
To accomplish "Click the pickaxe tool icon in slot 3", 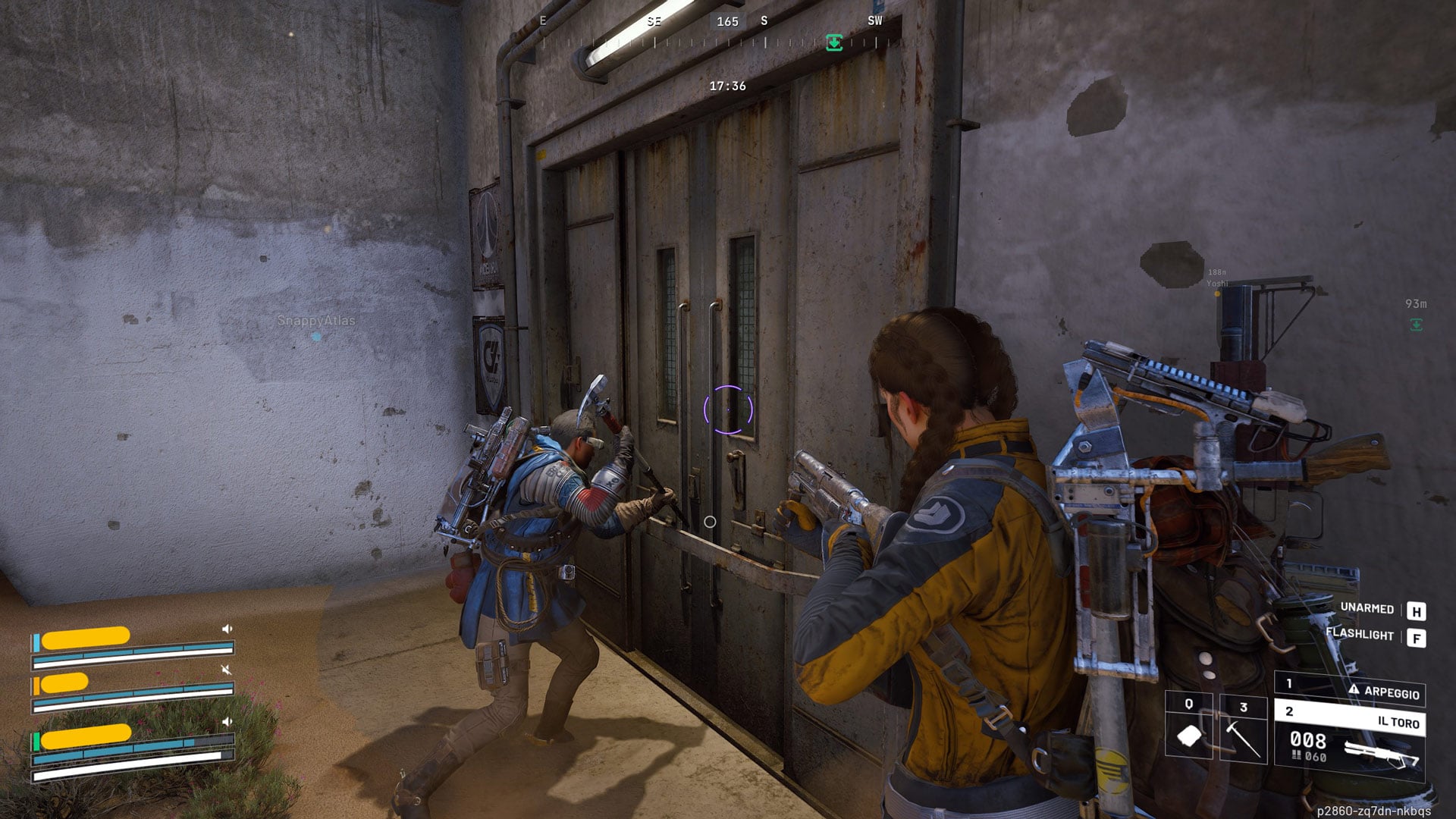I will 1244,739.
